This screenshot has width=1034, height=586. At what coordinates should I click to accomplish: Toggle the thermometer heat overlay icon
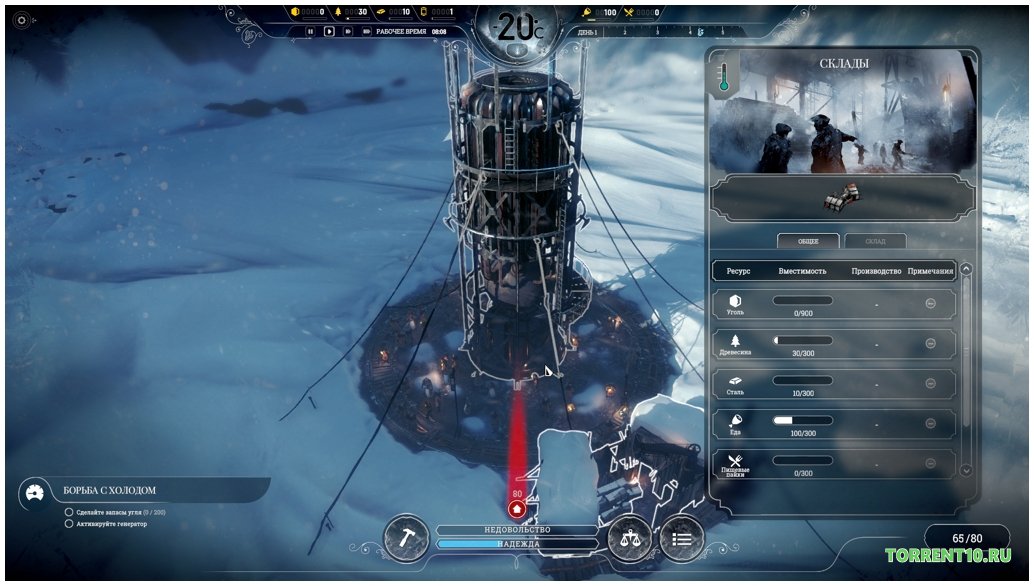pyautogui.click(x=724, y=77)
